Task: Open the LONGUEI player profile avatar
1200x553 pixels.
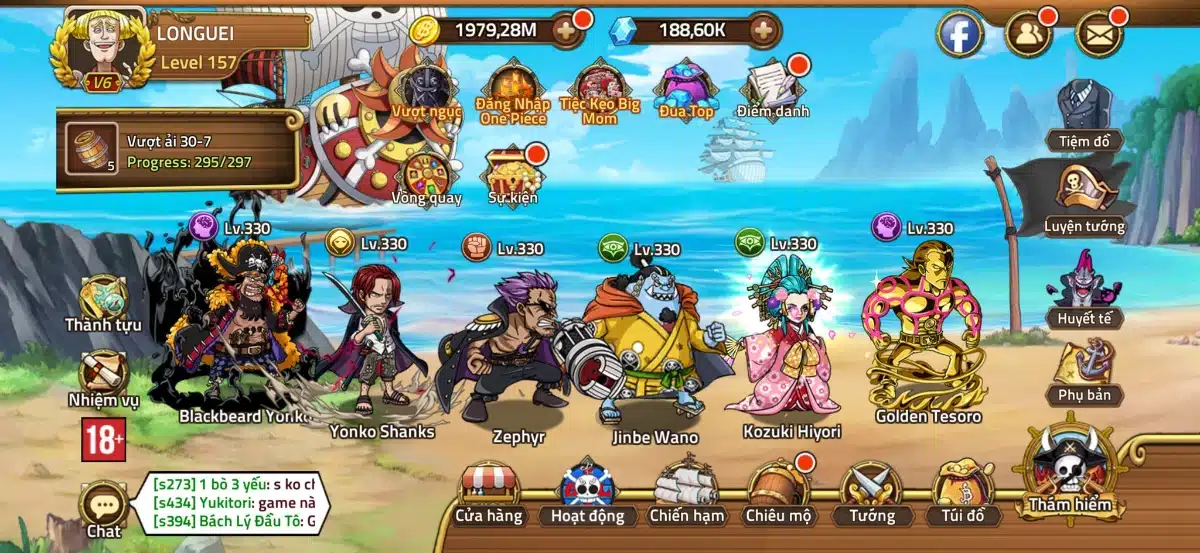Action: click(104, 47)
